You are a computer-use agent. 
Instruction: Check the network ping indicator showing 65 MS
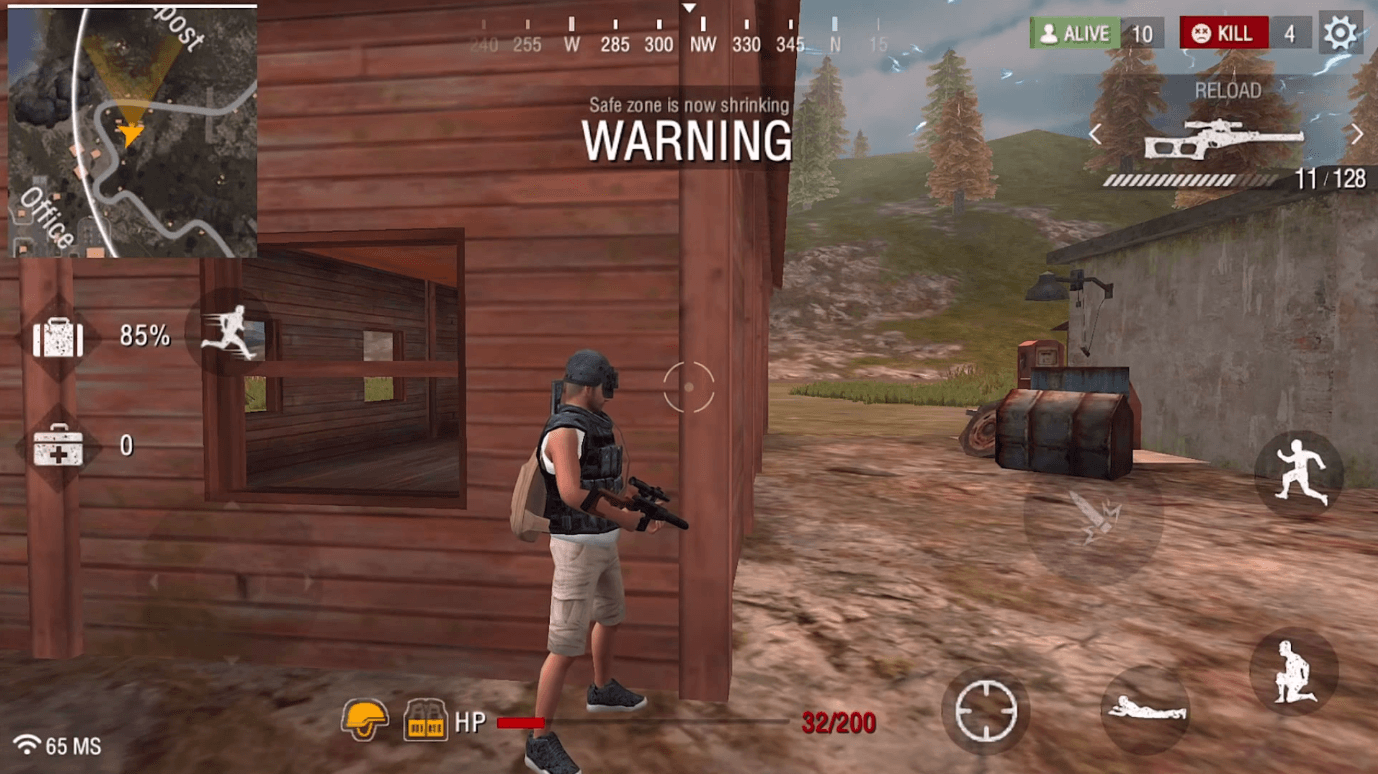pyautogui.click(x=55, y=744)
